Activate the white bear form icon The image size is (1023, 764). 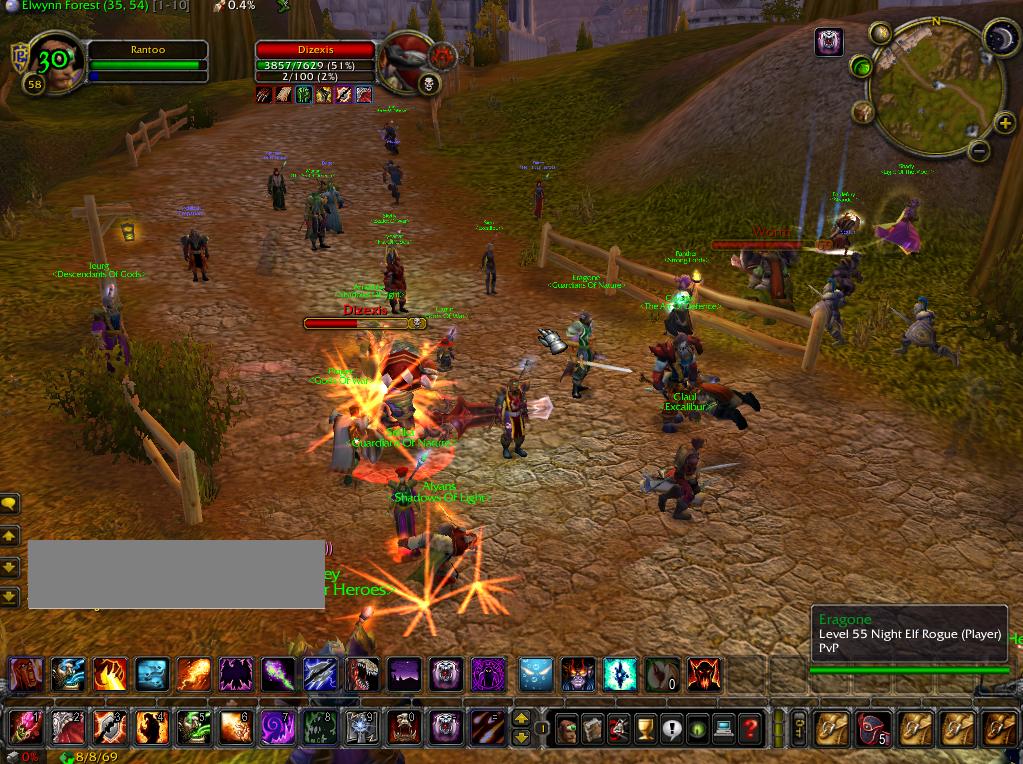coord(446,675)
